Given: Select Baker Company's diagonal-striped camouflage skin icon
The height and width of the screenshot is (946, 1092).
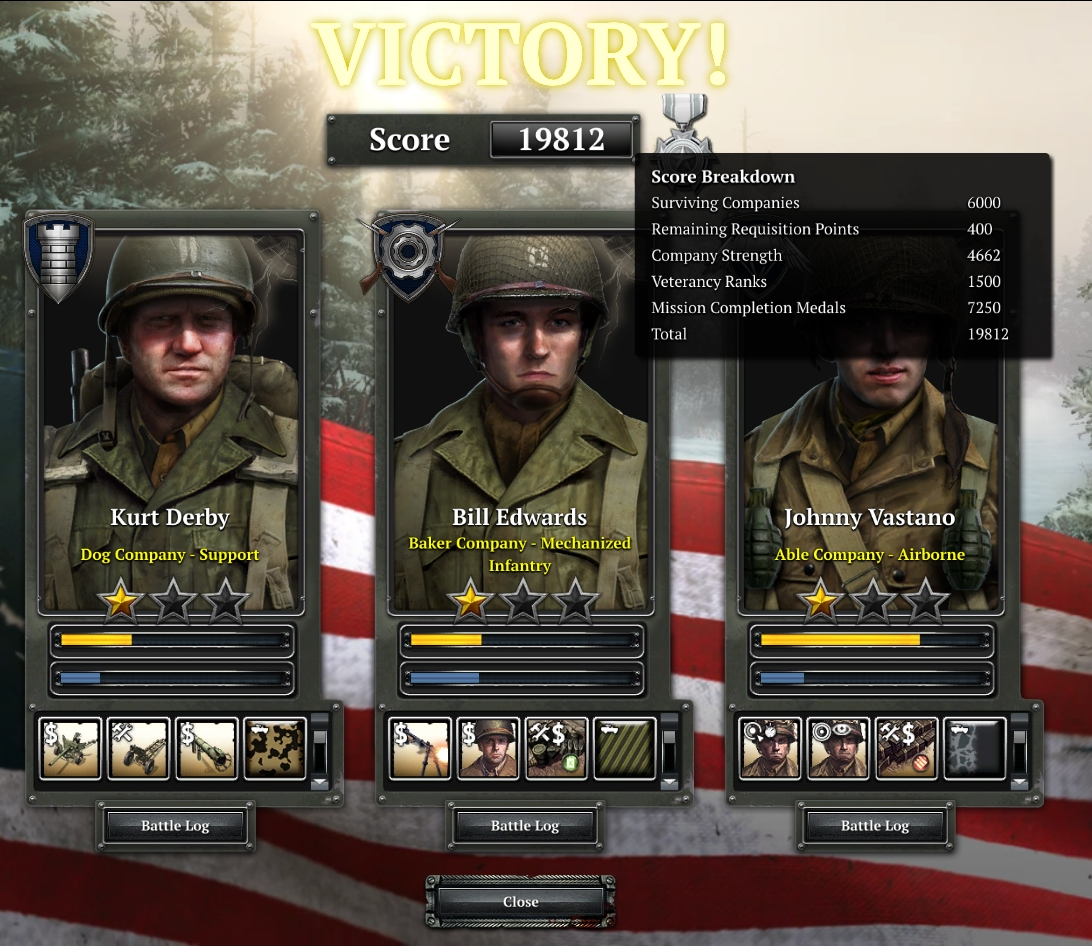Looking at the screenshot, I should pyautogui.click(x=625, y=748).
